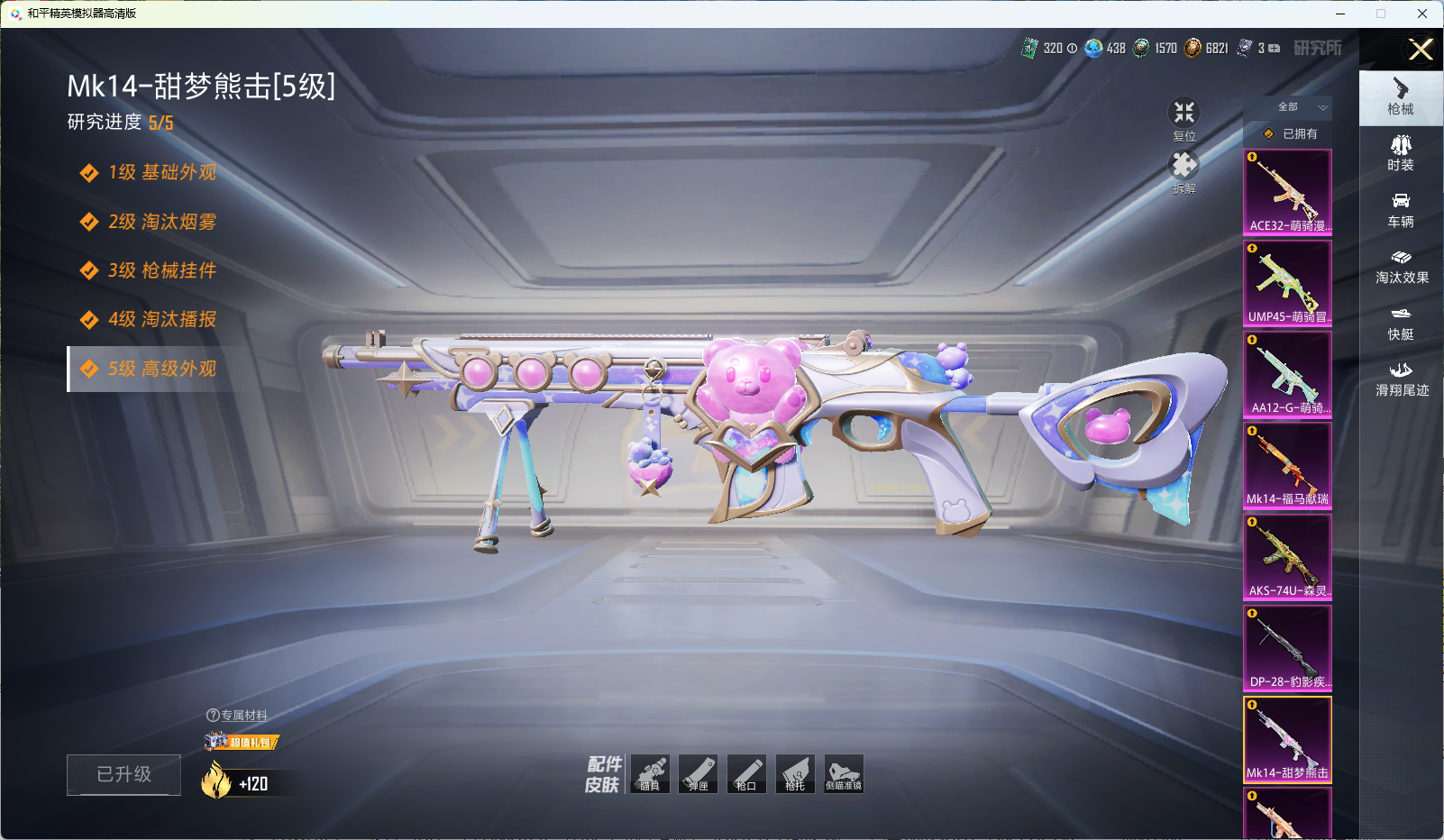Viewport: 1444px width, 840px height.
Task: Show the 淘汰效果 elimination effects tab
Action: [1401, 266]
